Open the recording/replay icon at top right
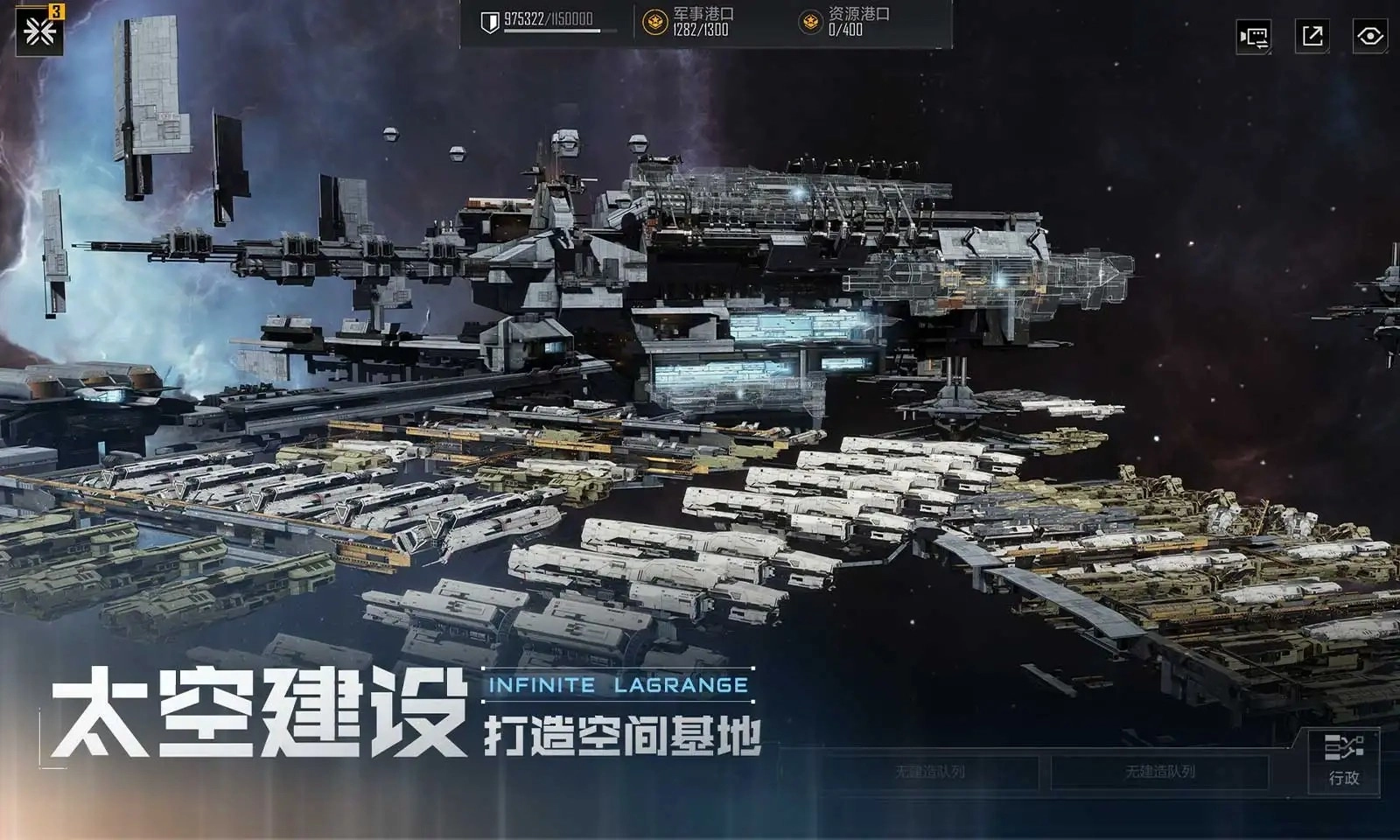The height and width of the screenshot is (840, 1400). pyautogui.click(x=1255, y=37)
